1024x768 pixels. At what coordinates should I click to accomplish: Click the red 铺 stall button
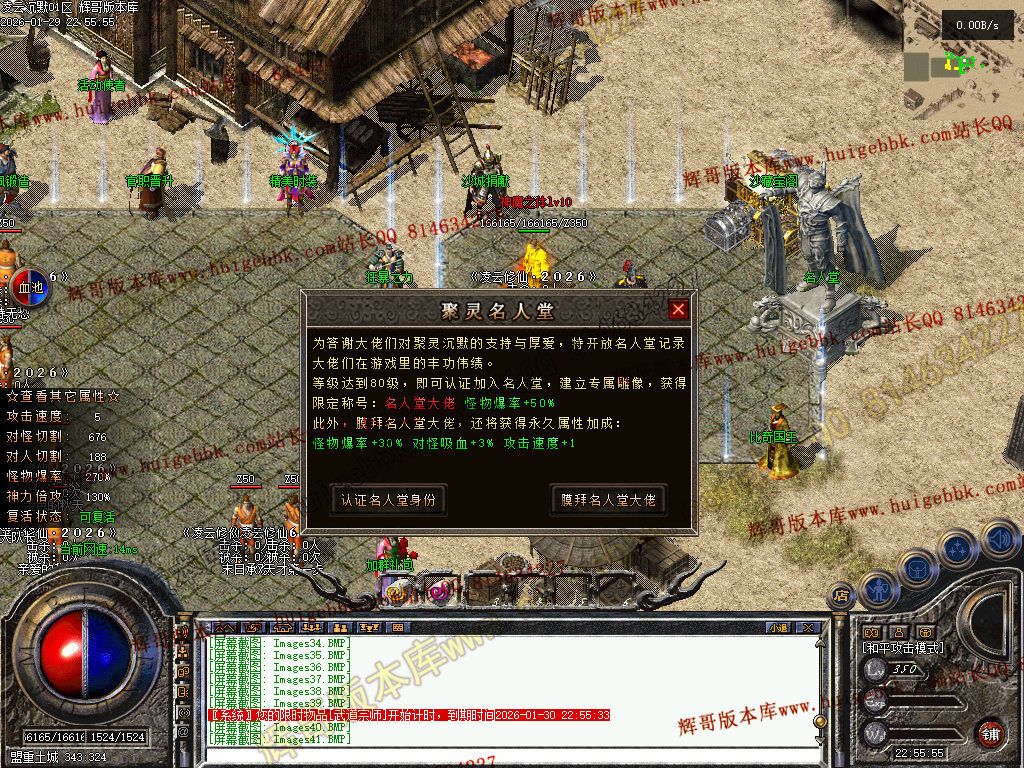(990, 732)
